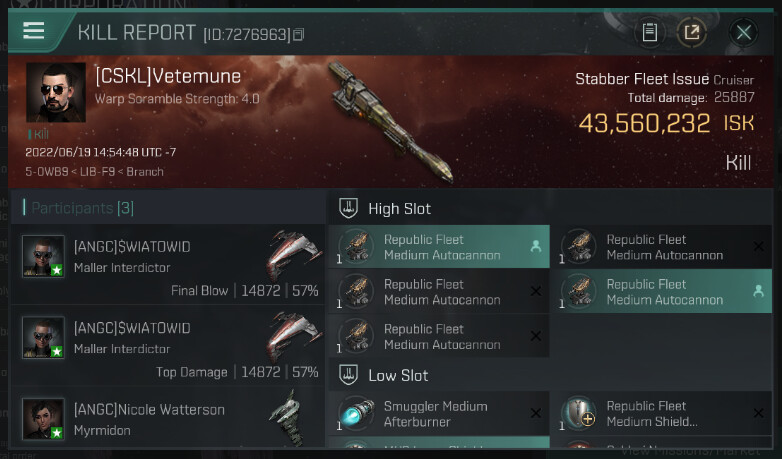Select the Republic Fleet Medium Shield module
Viewport: 782px width, 459px height.
click(661, 414)
